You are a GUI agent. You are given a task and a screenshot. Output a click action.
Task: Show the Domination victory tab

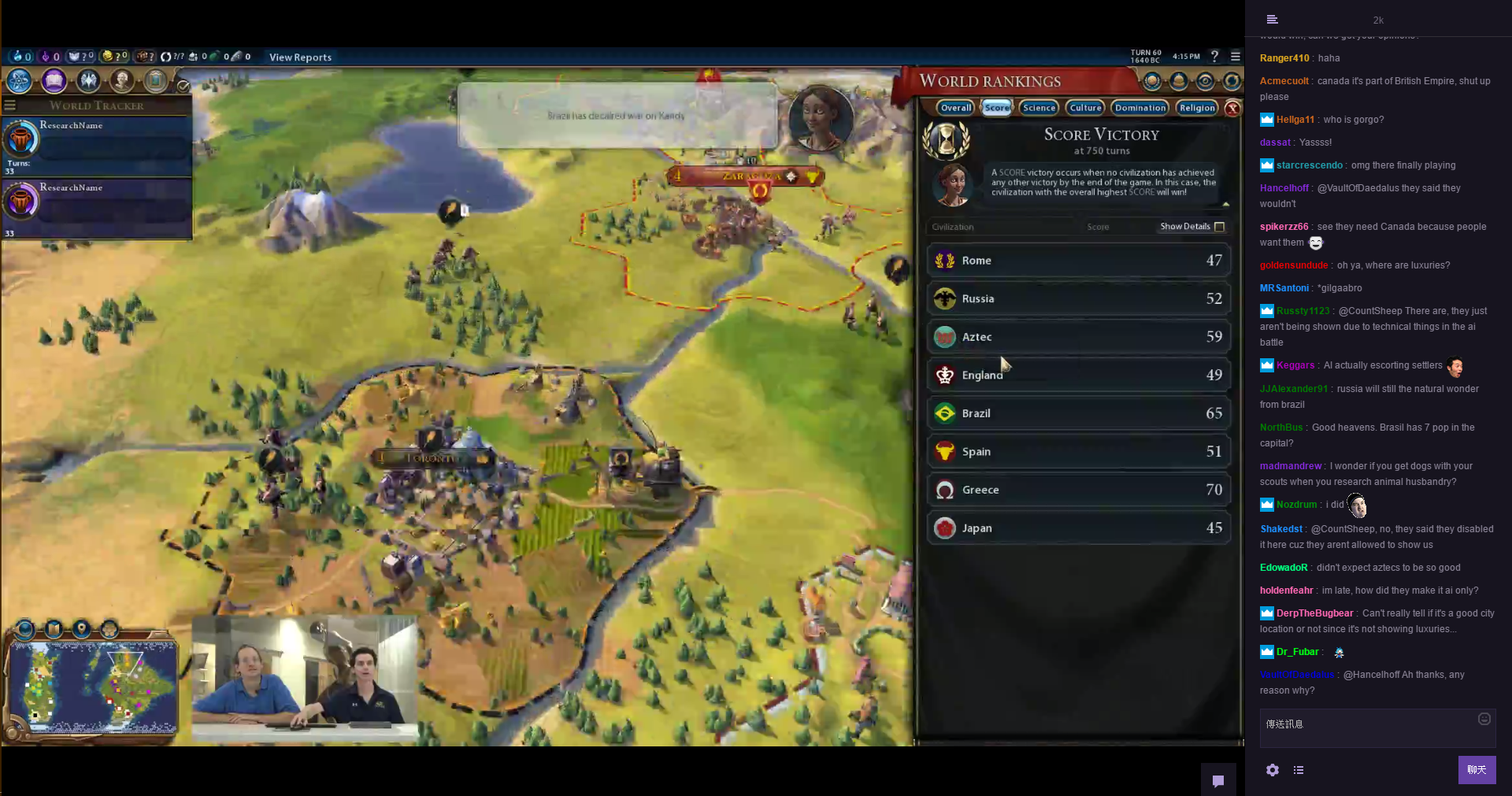pos(1140,108)
